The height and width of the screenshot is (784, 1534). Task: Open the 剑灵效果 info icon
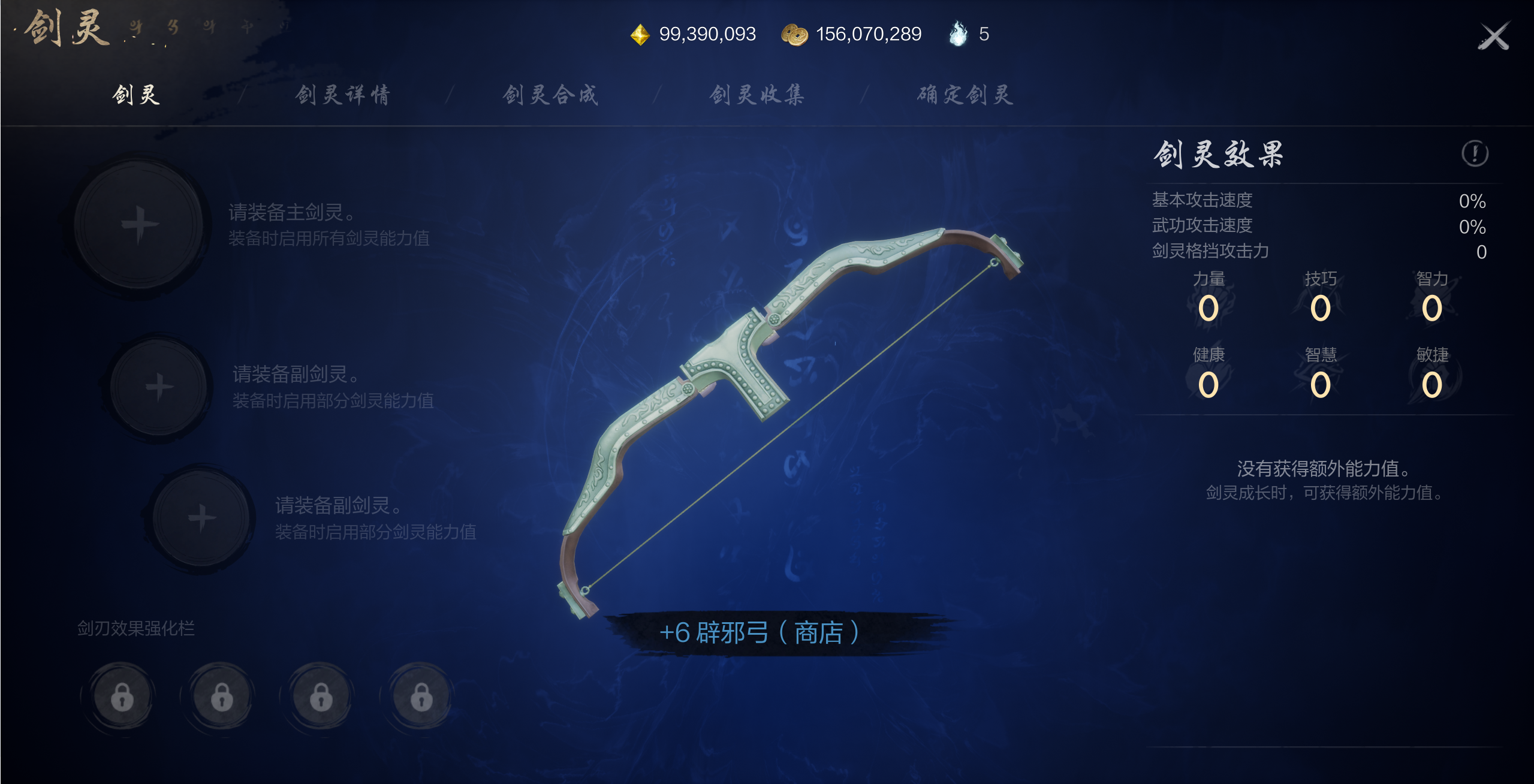1474,153
